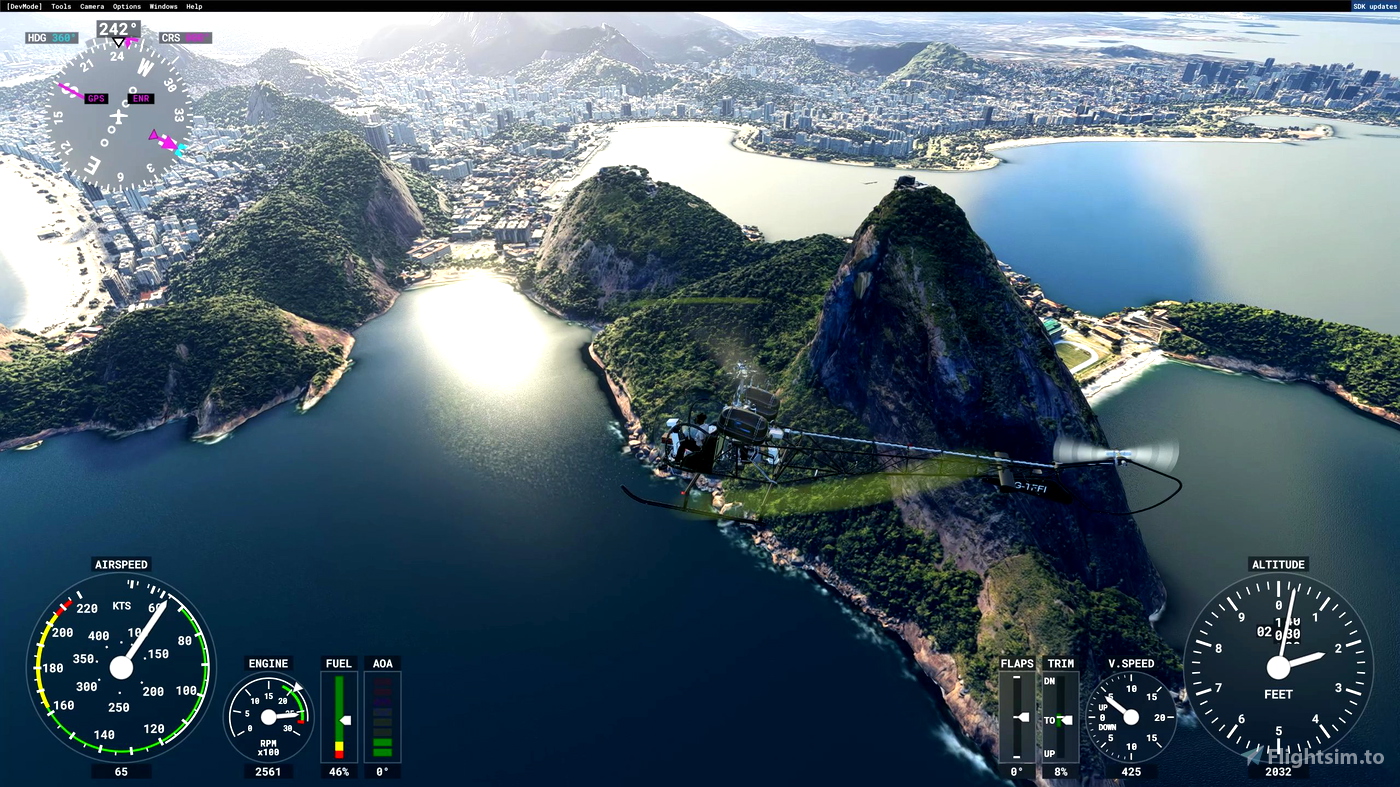Image resolution: width=1400 pixels, height=787 pixels.
Task: Open the Camera menu
Action: (x=90, y=5)
